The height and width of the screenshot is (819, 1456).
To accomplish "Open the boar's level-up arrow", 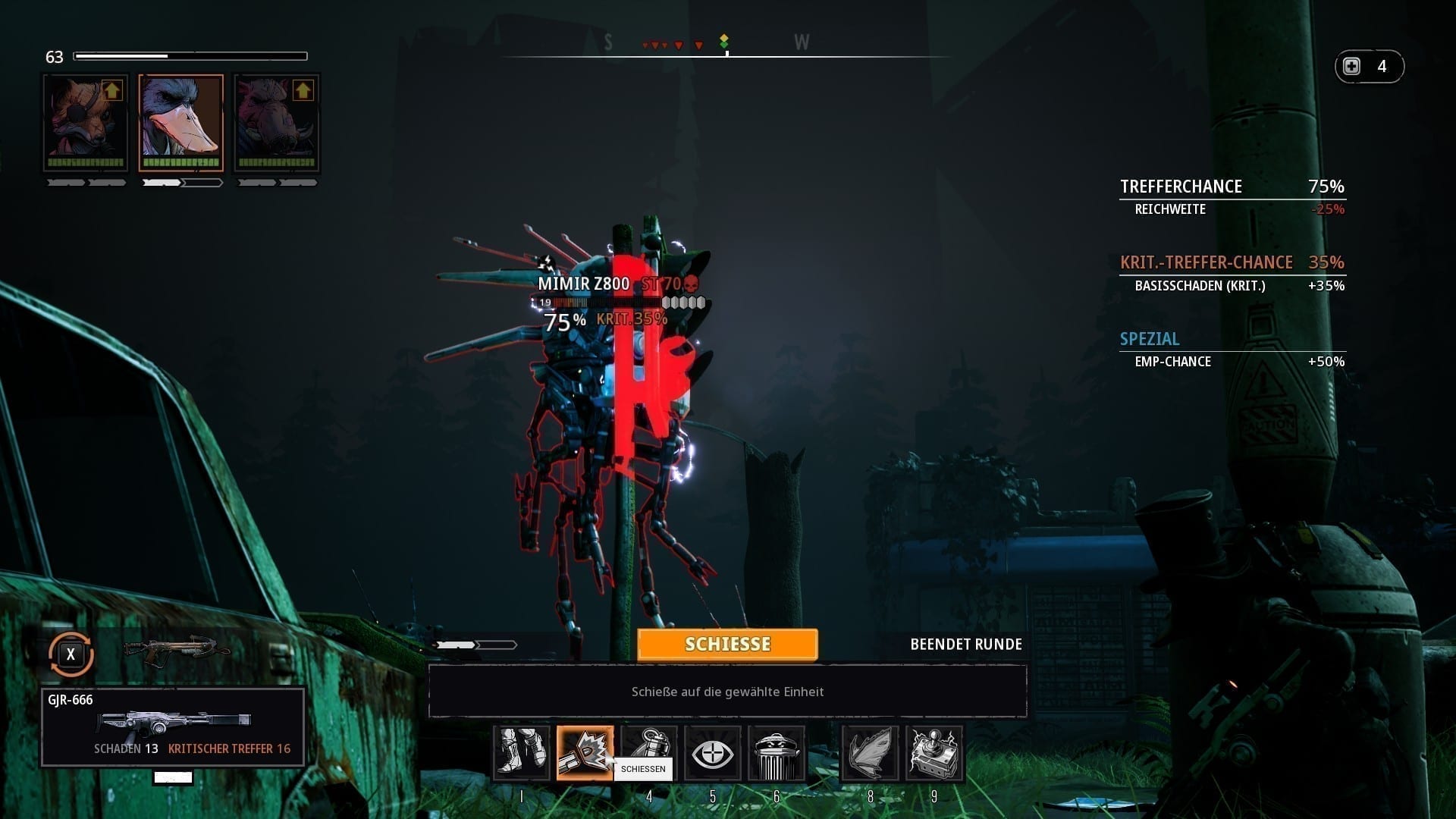I will (303, 91).
